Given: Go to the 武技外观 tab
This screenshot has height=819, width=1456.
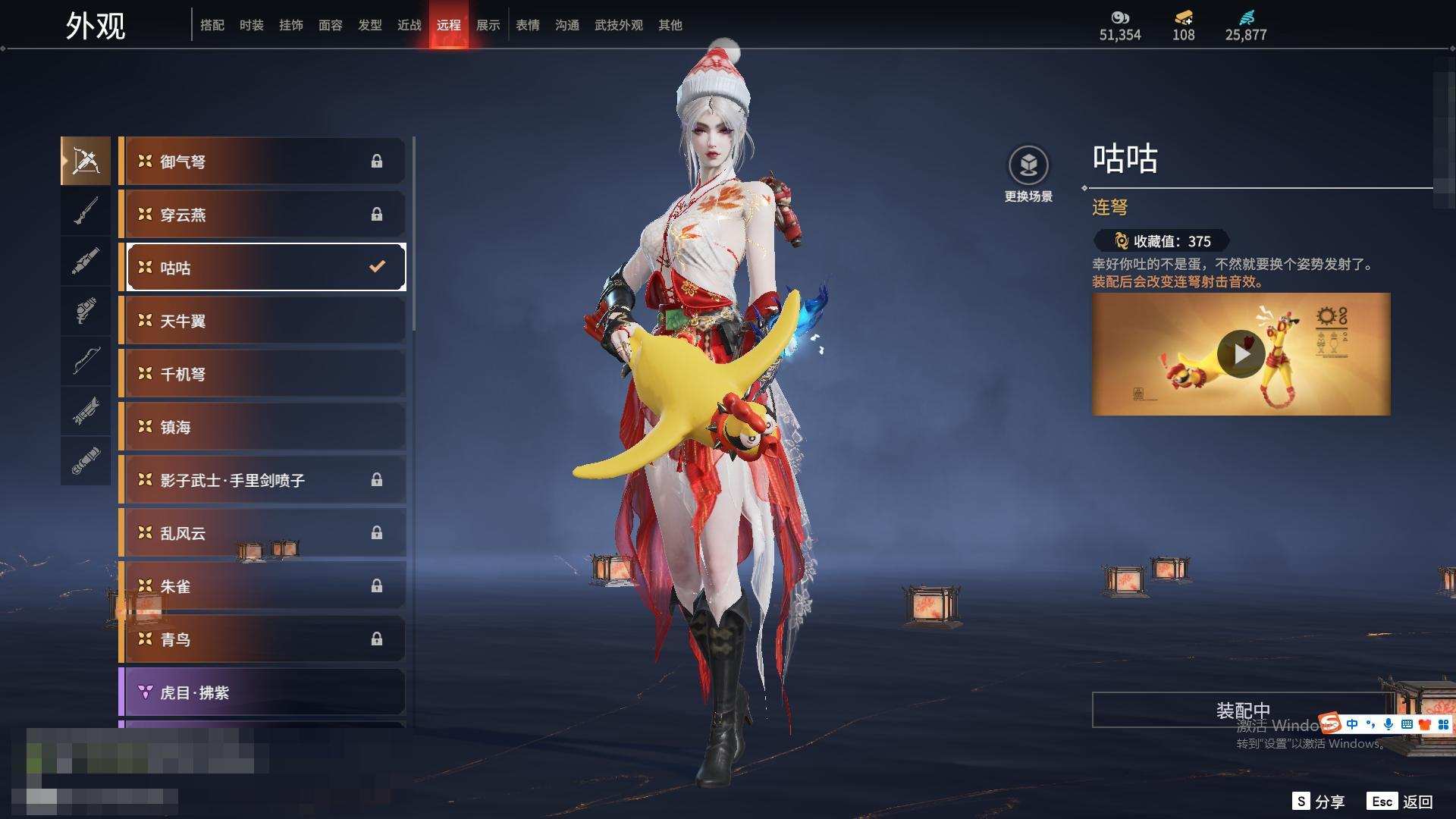Looking at the screenshot, I should [618, 25].
